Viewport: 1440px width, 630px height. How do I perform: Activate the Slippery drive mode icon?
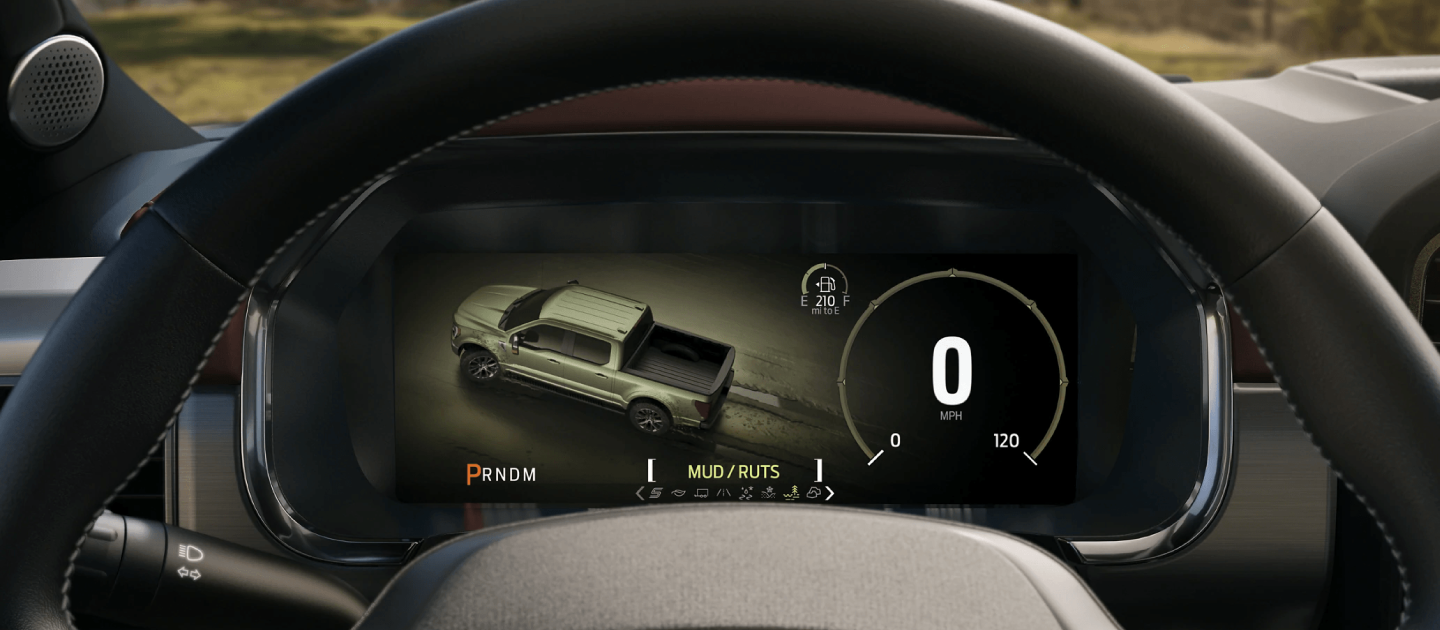coord(746,493)
